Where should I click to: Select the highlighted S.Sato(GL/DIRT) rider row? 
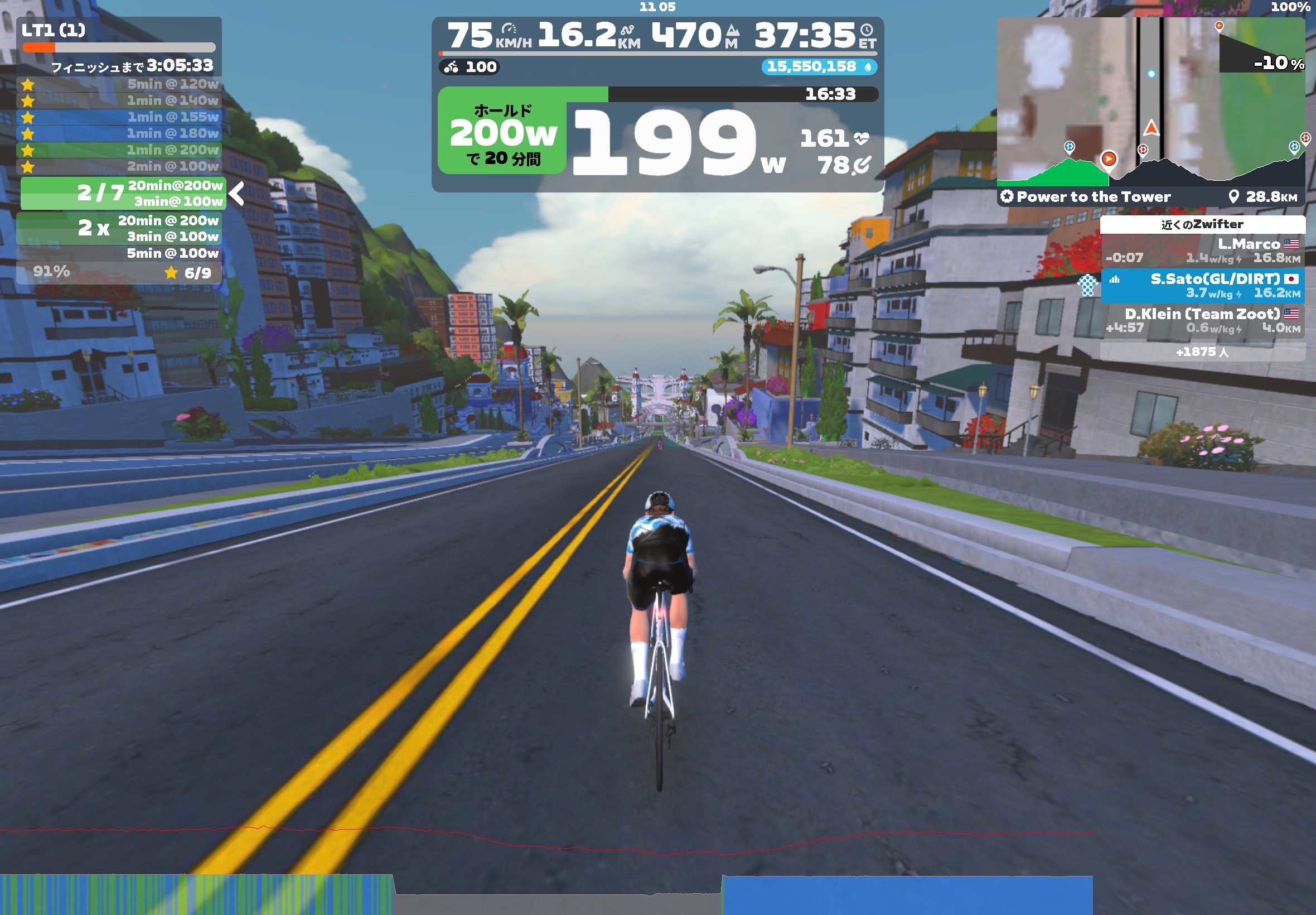tap(1202, 286)
